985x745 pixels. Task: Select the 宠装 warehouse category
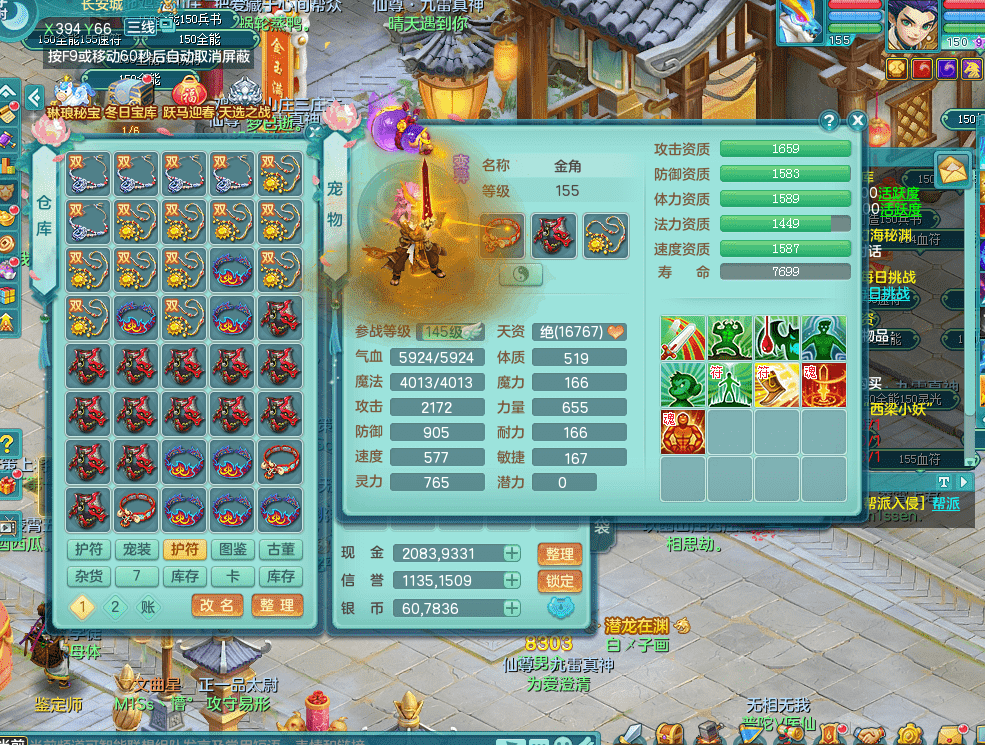point(136,549)
